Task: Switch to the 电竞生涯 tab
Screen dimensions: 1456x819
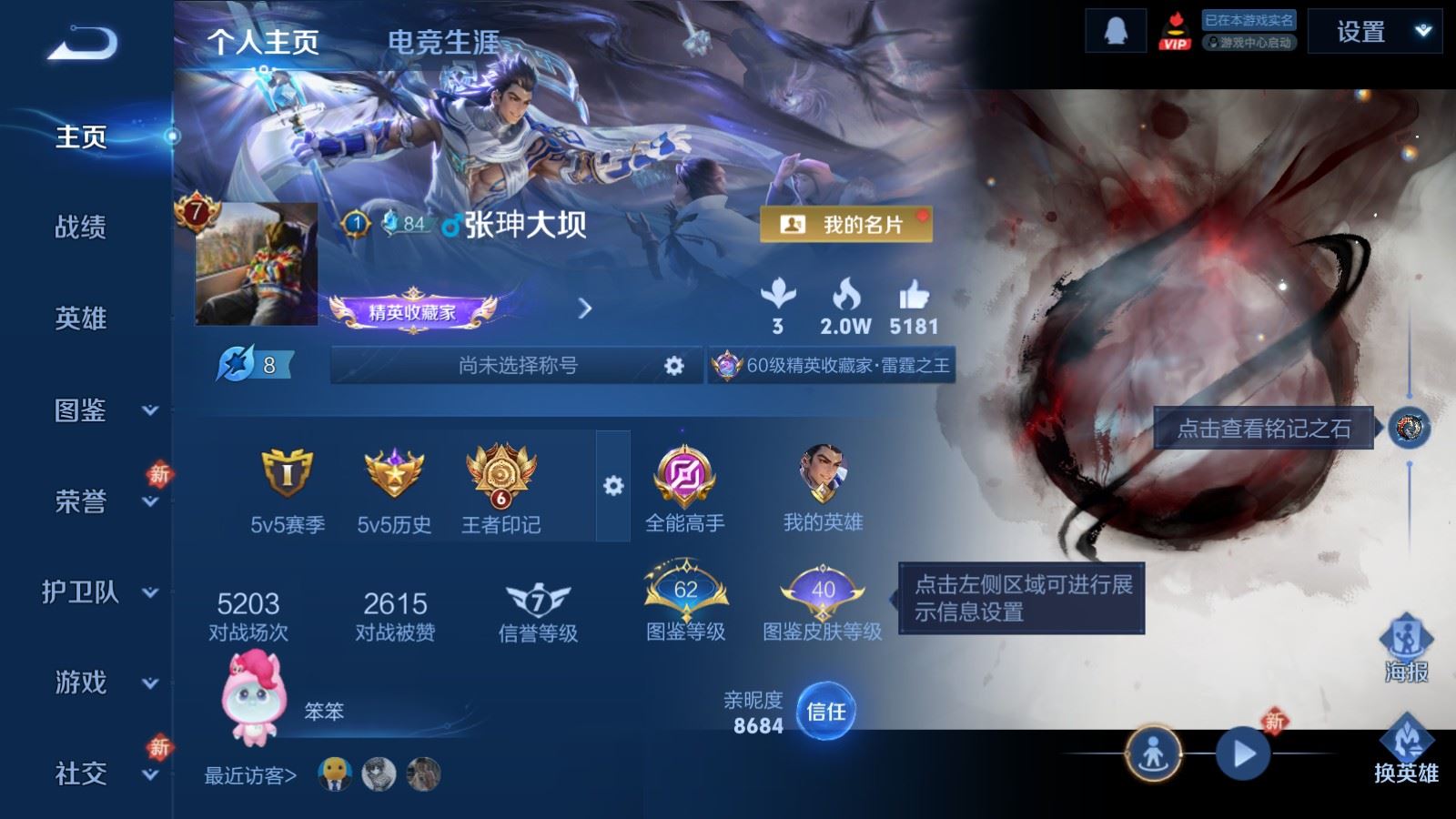Action: (x=445, y=43)
